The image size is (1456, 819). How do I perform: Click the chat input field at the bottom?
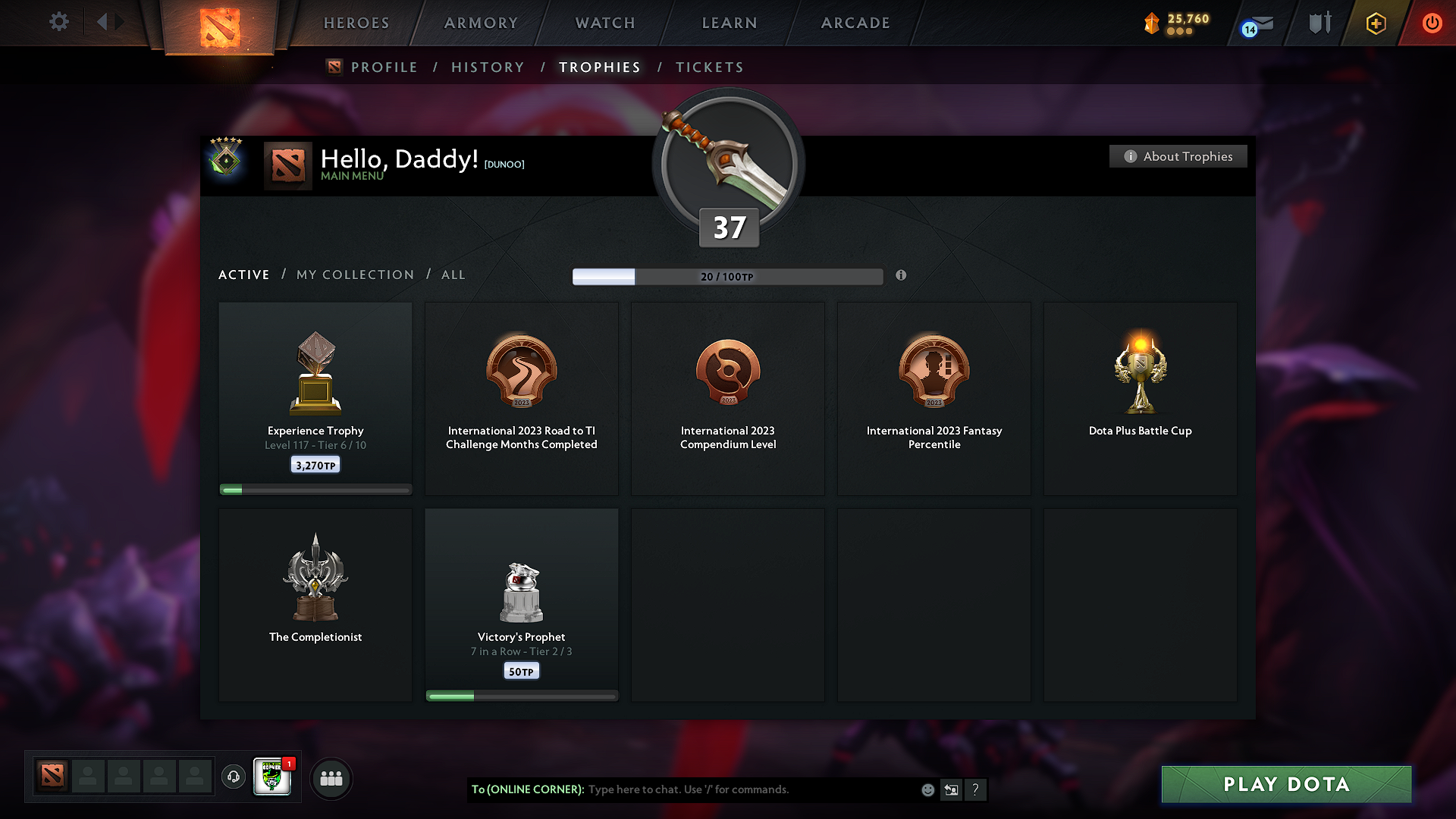(x=720, y=789)
